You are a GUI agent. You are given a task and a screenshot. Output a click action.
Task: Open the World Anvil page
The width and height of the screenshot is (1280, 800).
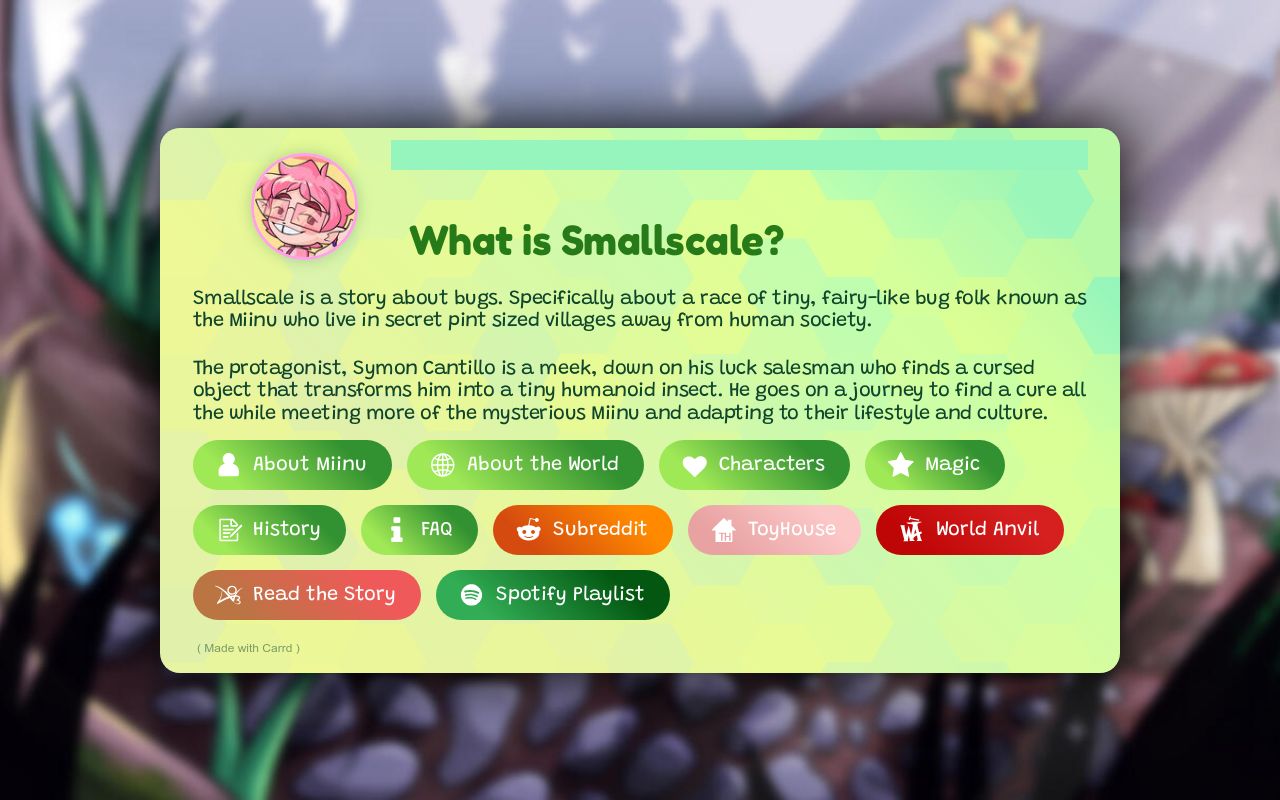point(970,530)
